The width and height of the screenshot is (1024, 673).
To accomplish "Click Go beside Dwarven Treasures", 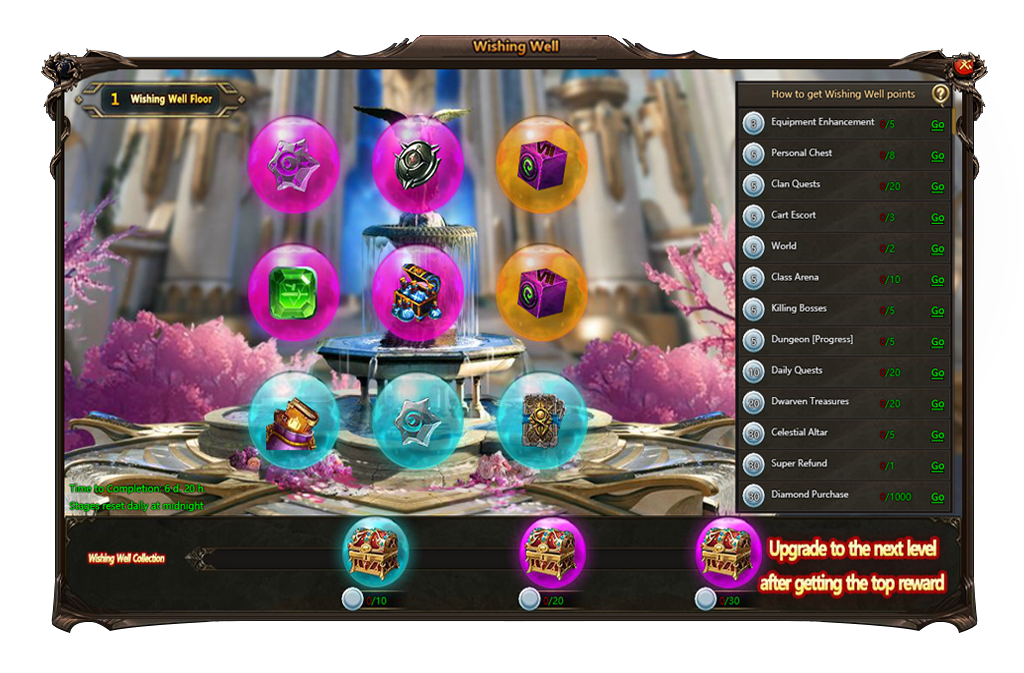I will click(x=937, y=404).
